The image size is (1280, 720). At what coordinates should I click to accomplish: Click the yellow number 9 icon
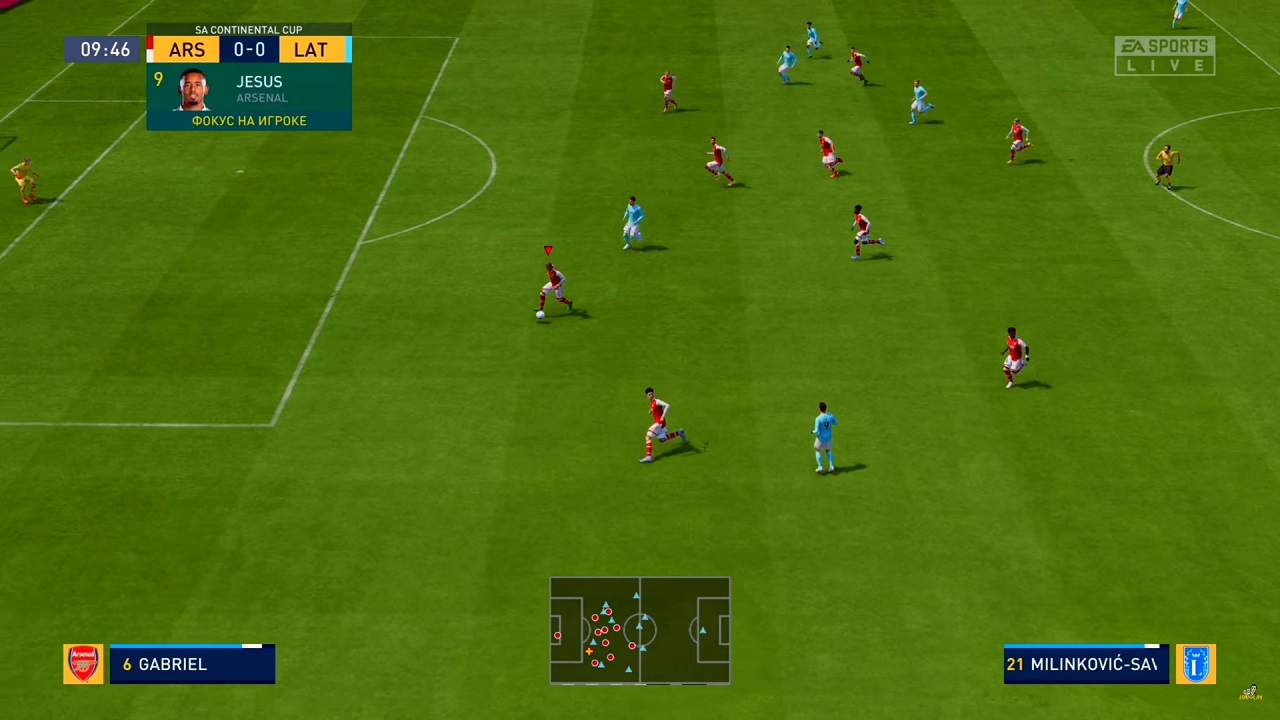(158, 80)
